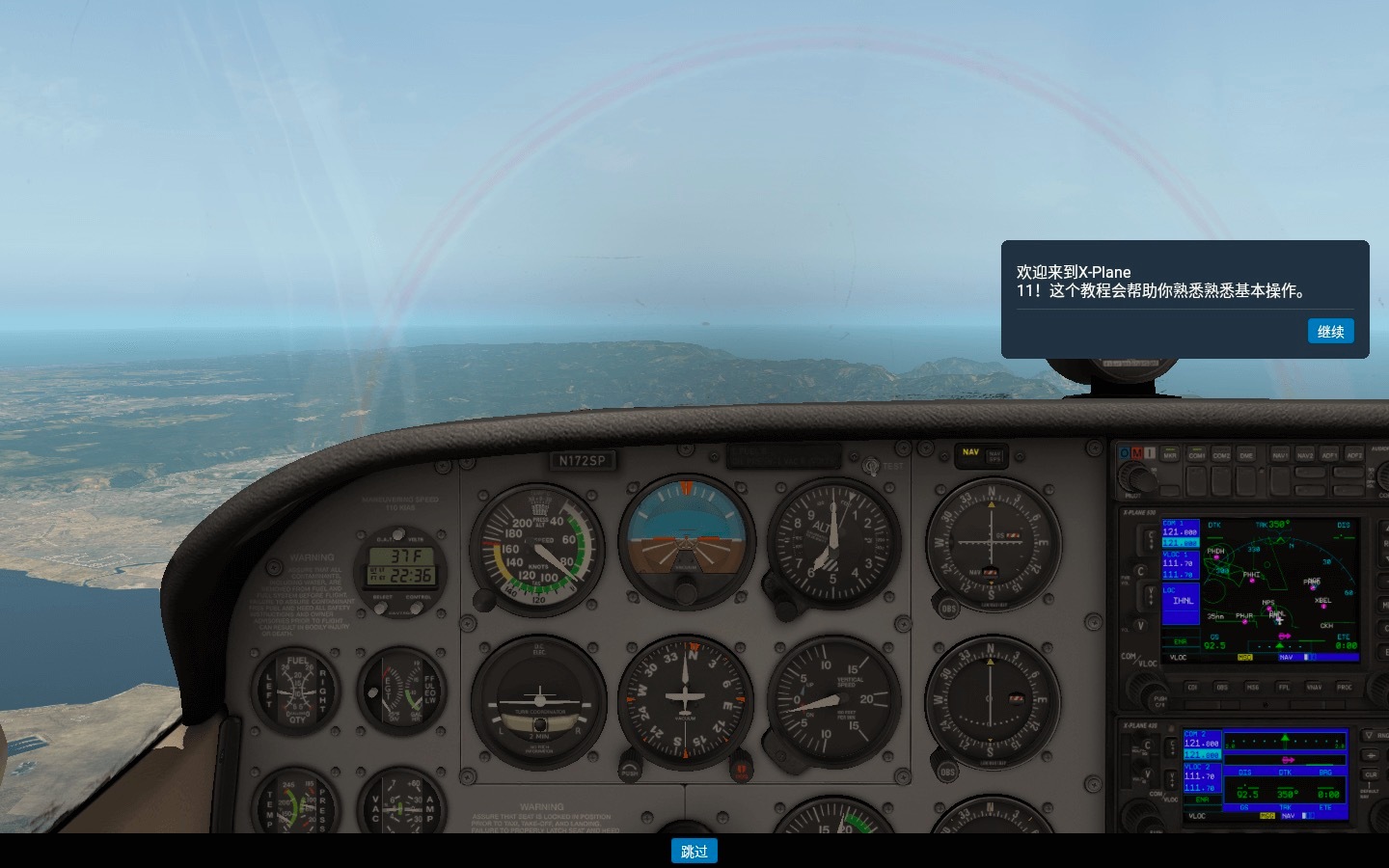Skip the tutorial with the 跳过 button
The width and height of the screenshot is (1389, 868).
click(694, 851)
